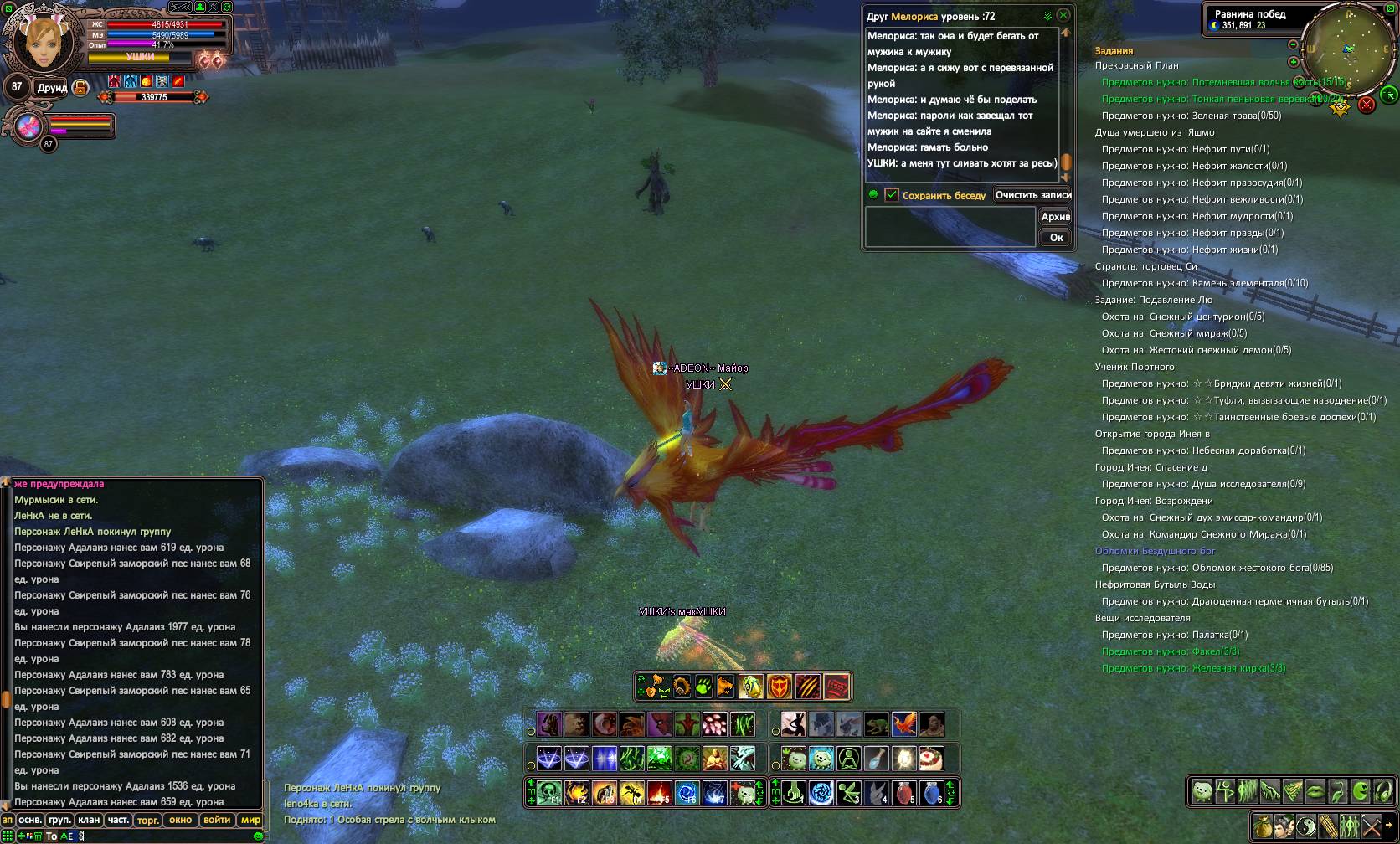Cast the green skull skill on F1
The height and width of the screenshot is (844, 1400).
click(550, 791)
